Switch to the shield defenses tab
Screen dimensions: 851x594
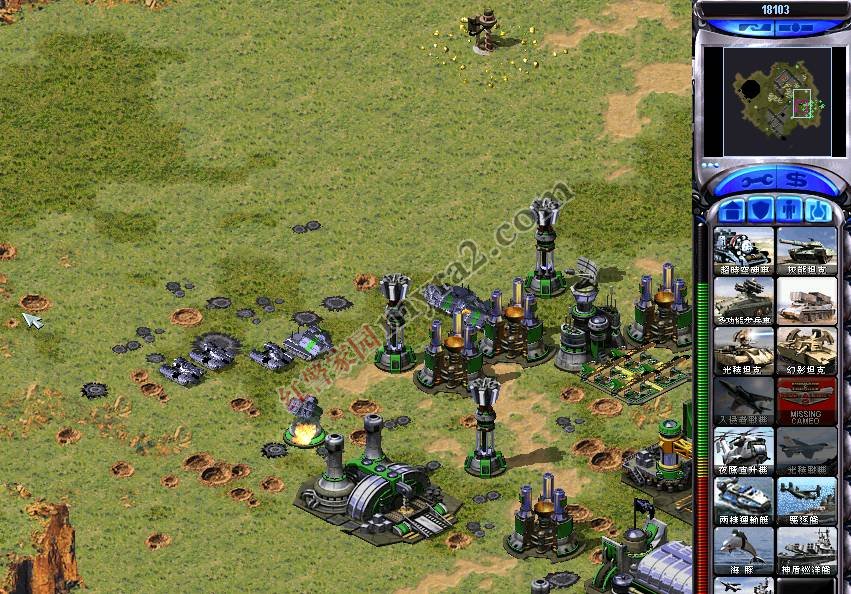click(x=758, y=211)
